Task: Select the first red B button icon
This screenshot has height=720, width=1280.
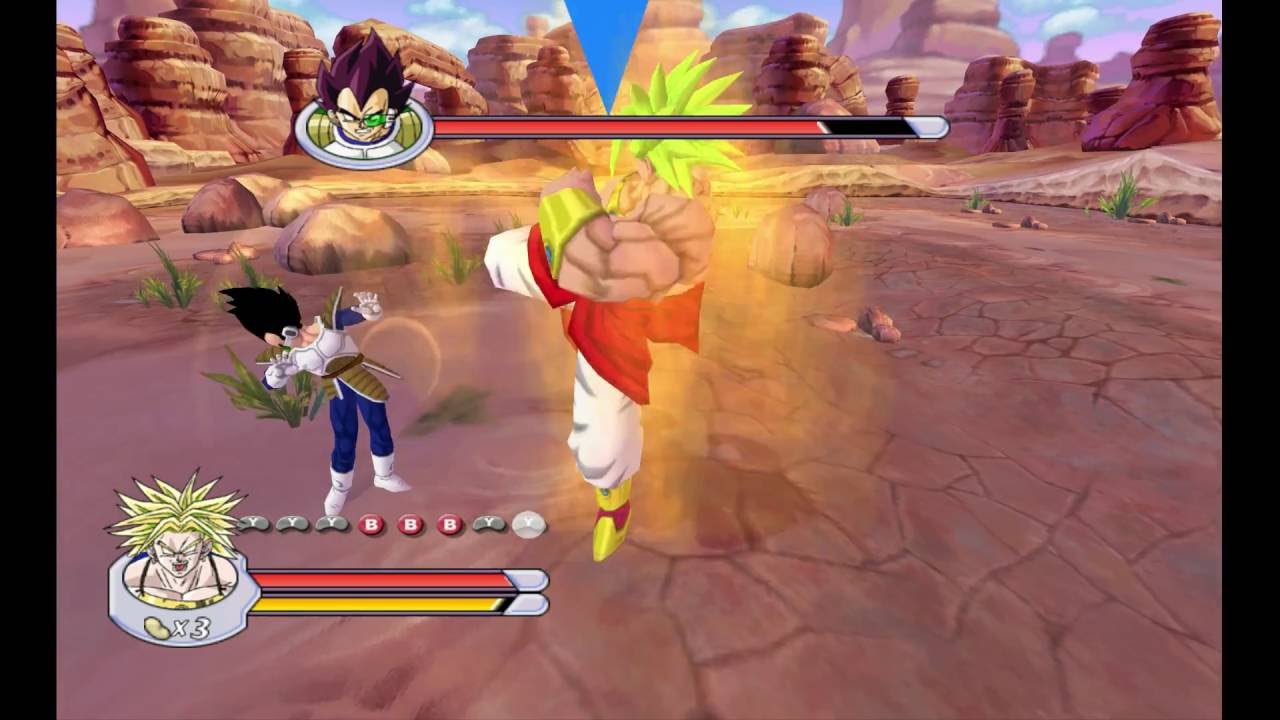Action: 372,523
